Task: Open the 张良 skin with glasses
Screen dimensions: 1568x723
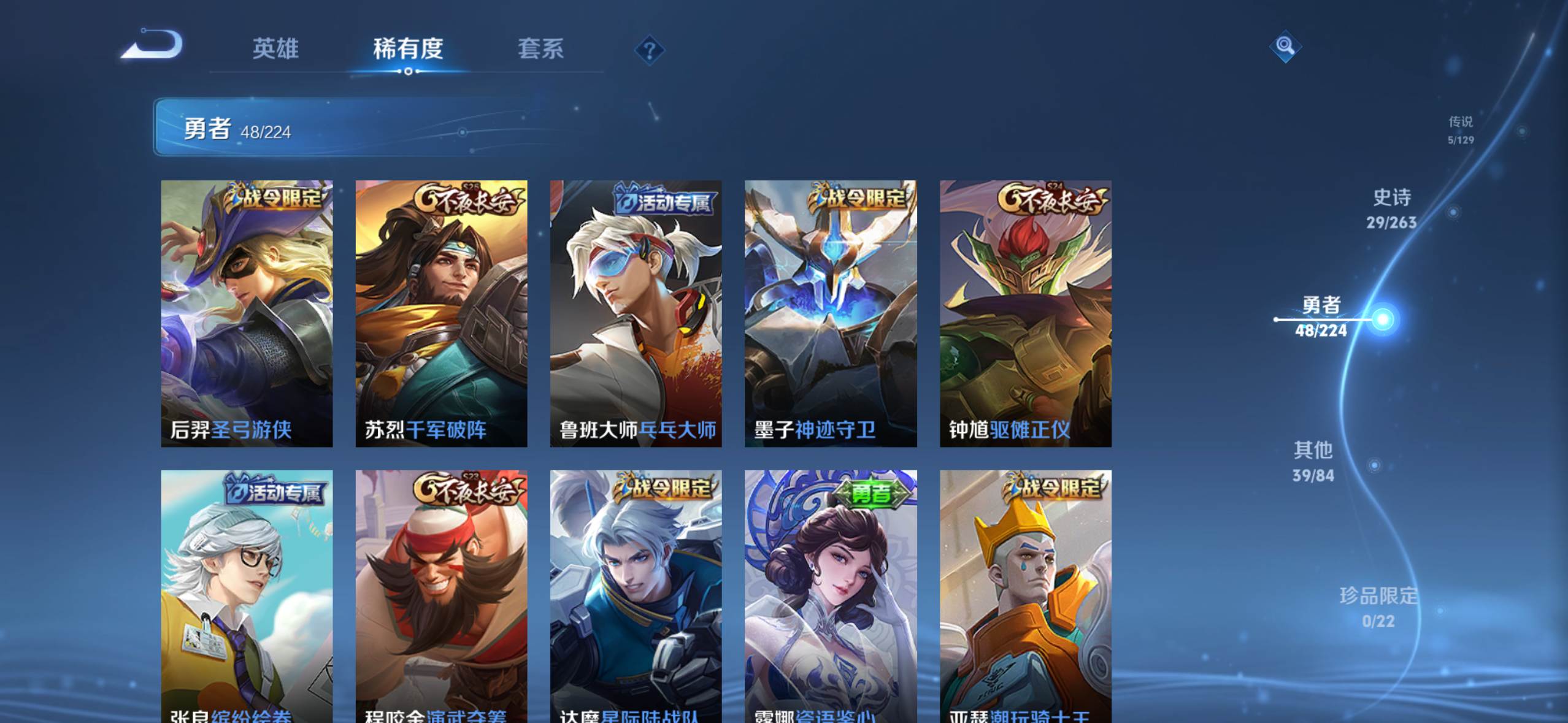Action: click(x=247, y=596)
